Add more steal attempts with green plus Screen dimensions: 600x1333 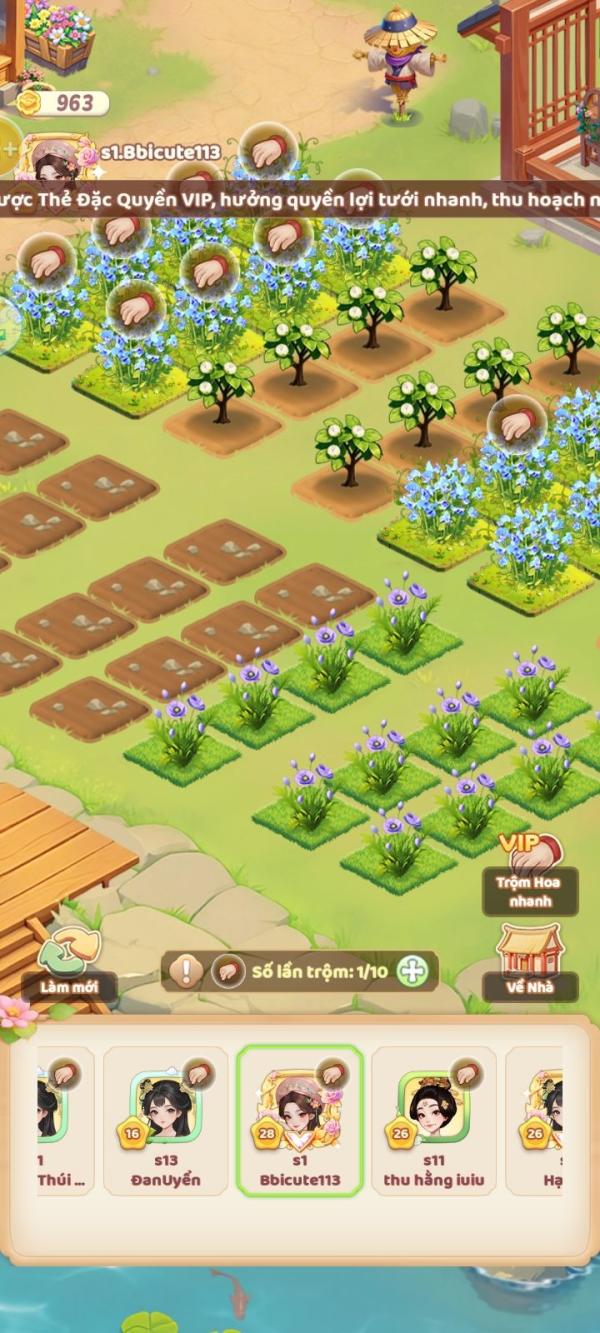(x=412, y=971)
